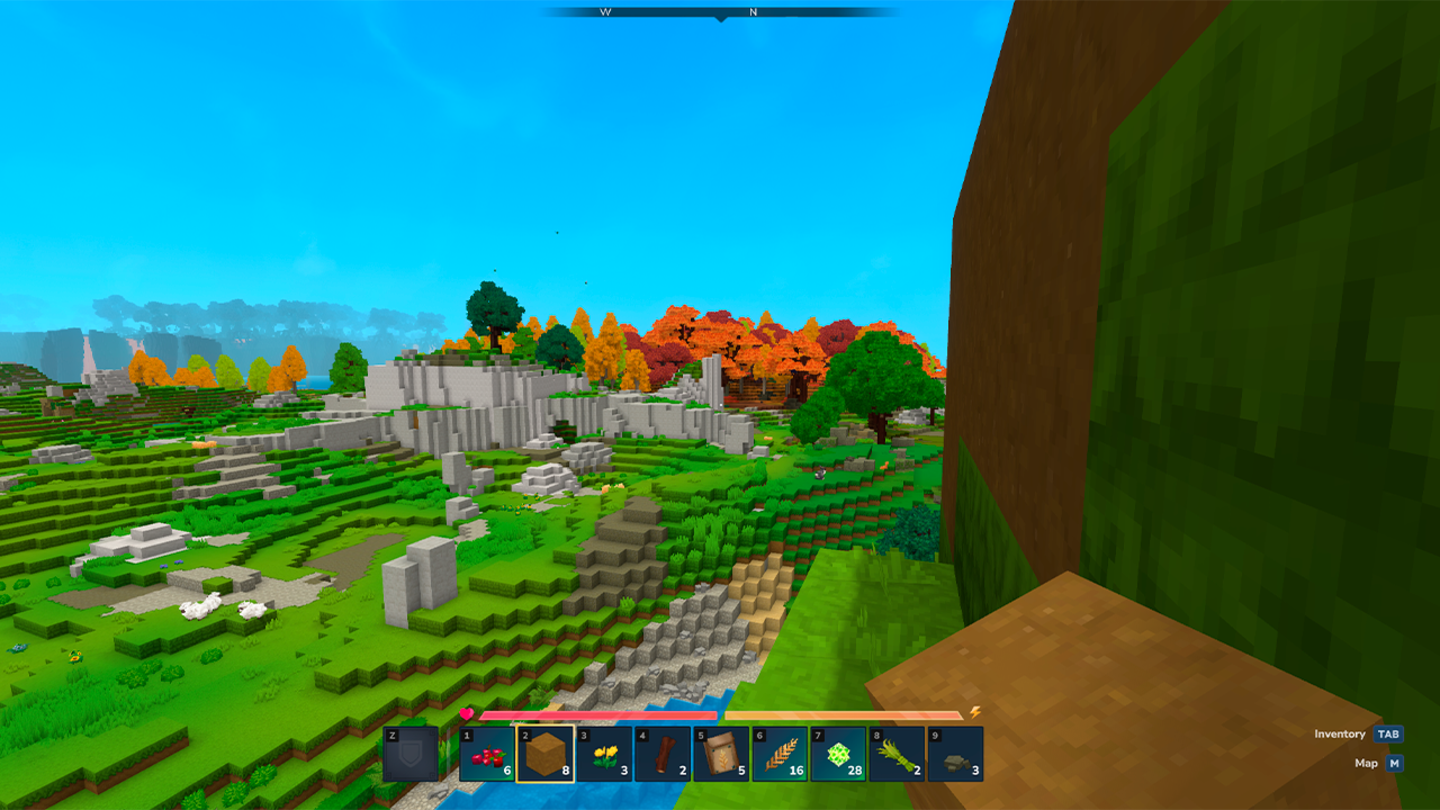The height and width of the screenshot is (810, 1440).
Task: Click the M keybind badge next to Map
Action: click(x=1392, y=762)
